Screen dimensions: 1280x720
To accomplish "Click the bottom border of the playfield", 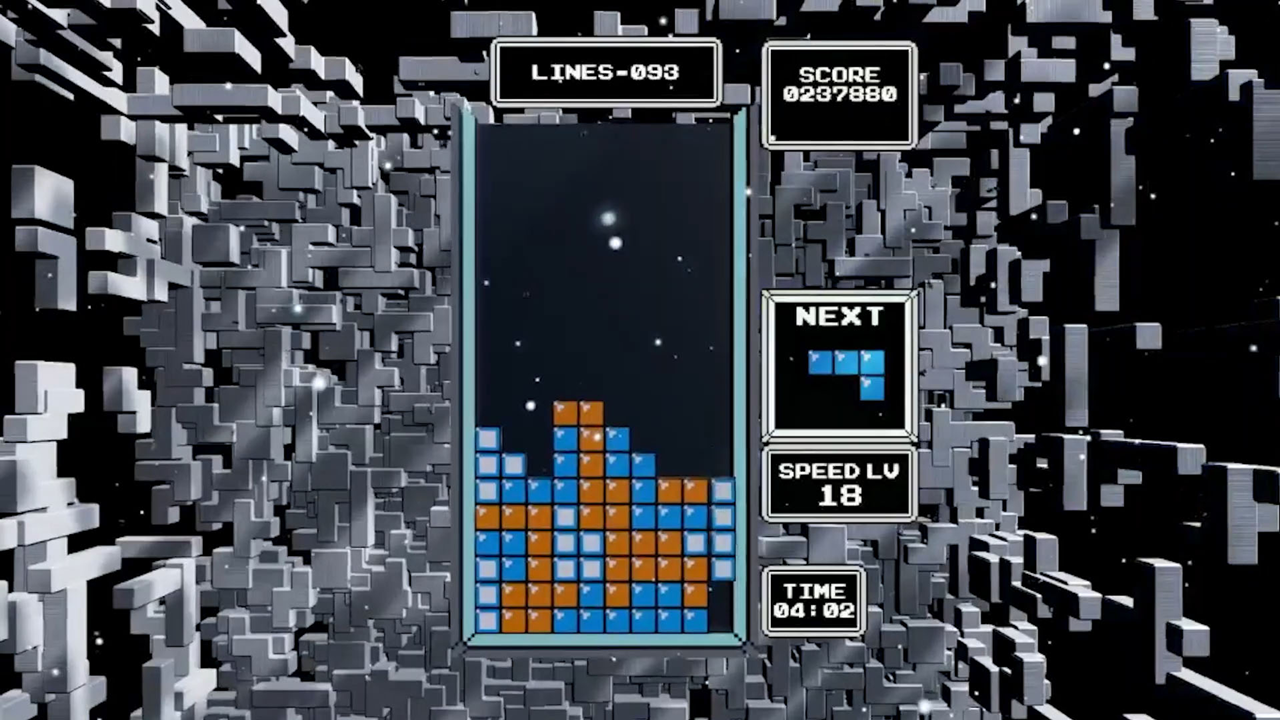I will 605,645.
